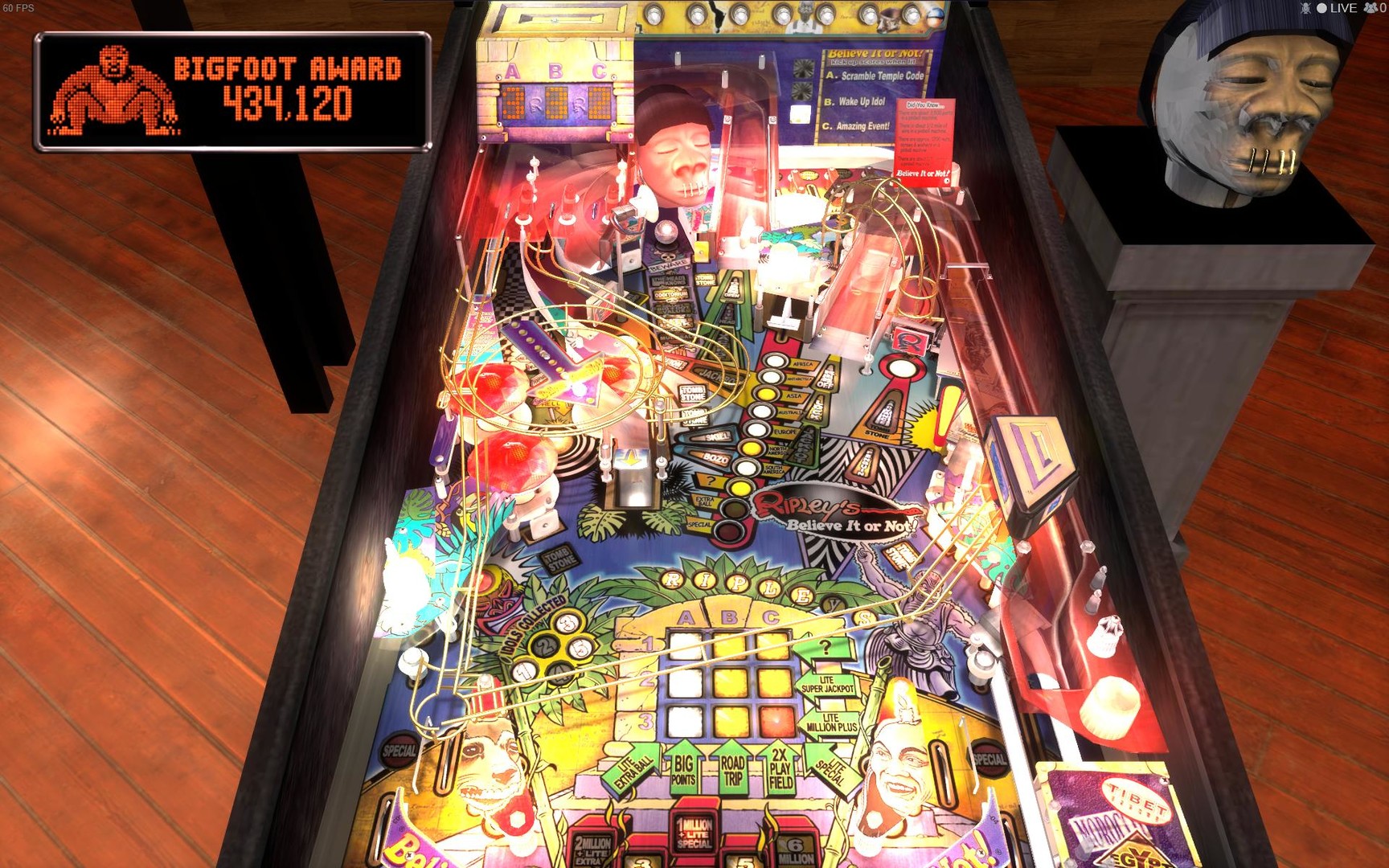Click the 60 FPS counter text
This screenshot has height=868, width=1389.
point(20,8)
